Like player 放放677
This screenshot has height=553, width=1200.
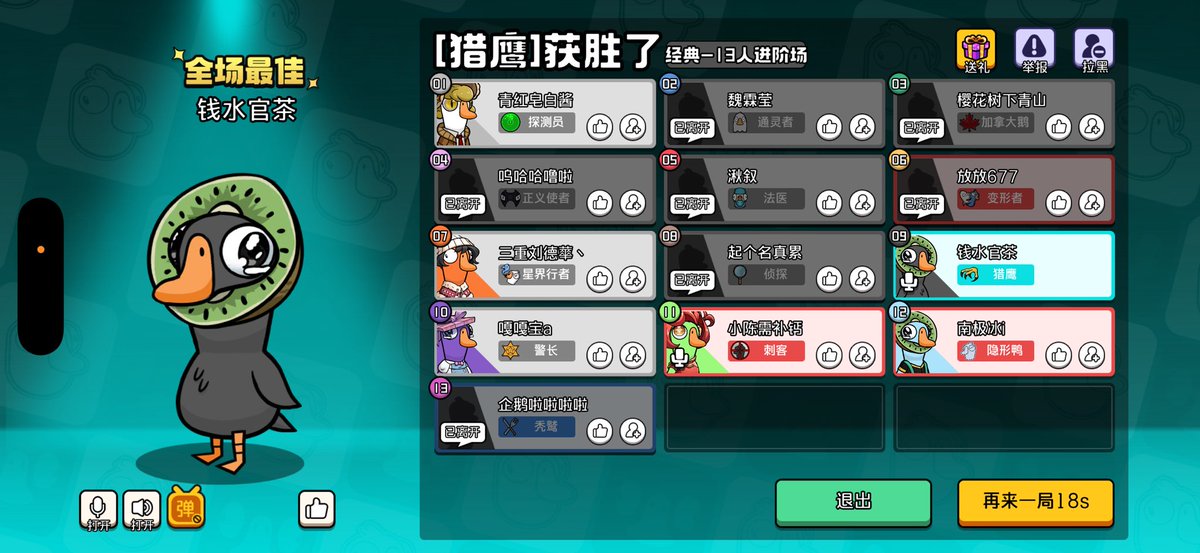click(1059, 202)
